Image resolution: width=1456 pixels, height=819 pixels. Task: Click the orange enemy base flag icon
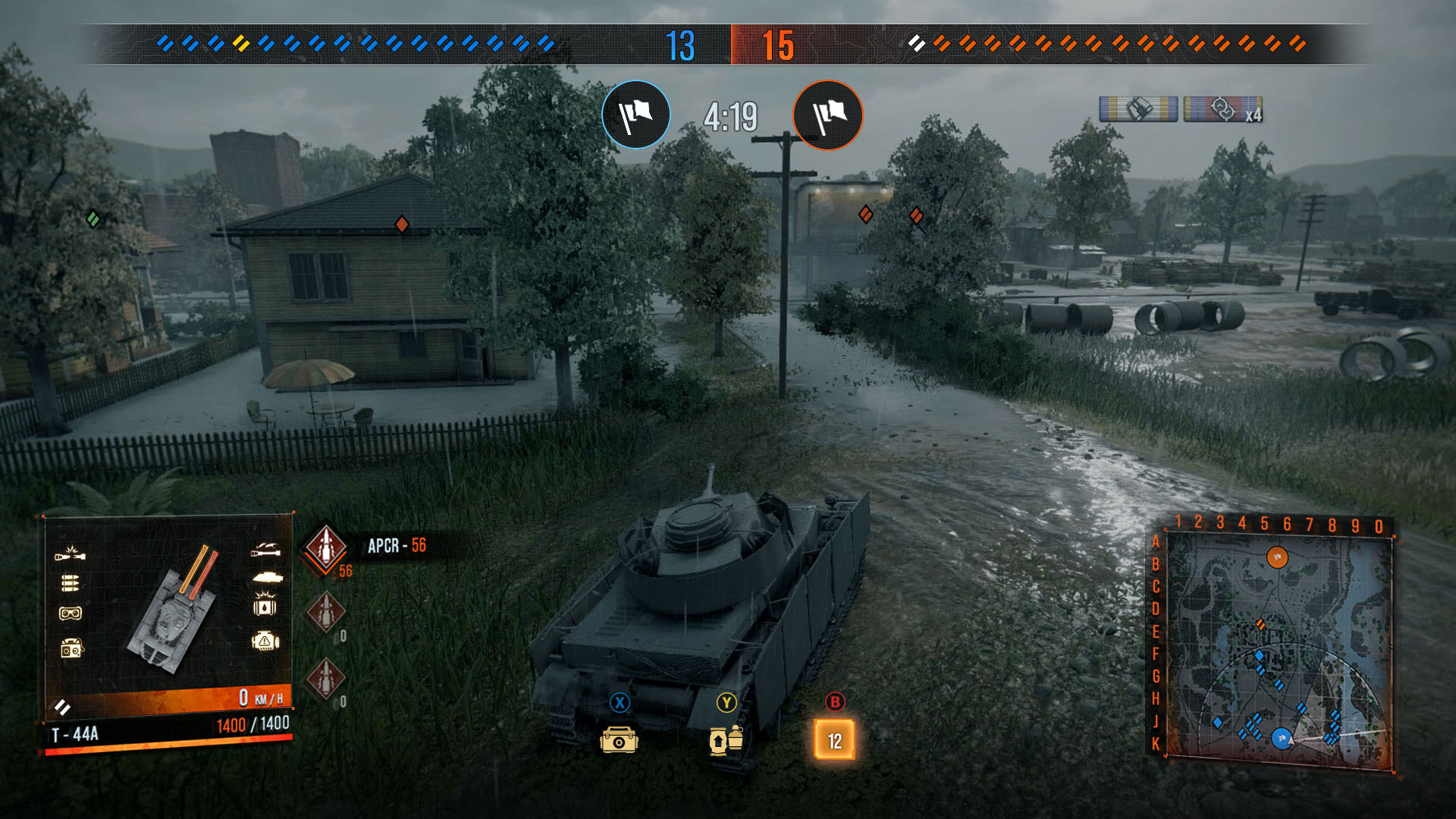click(828, 115)
